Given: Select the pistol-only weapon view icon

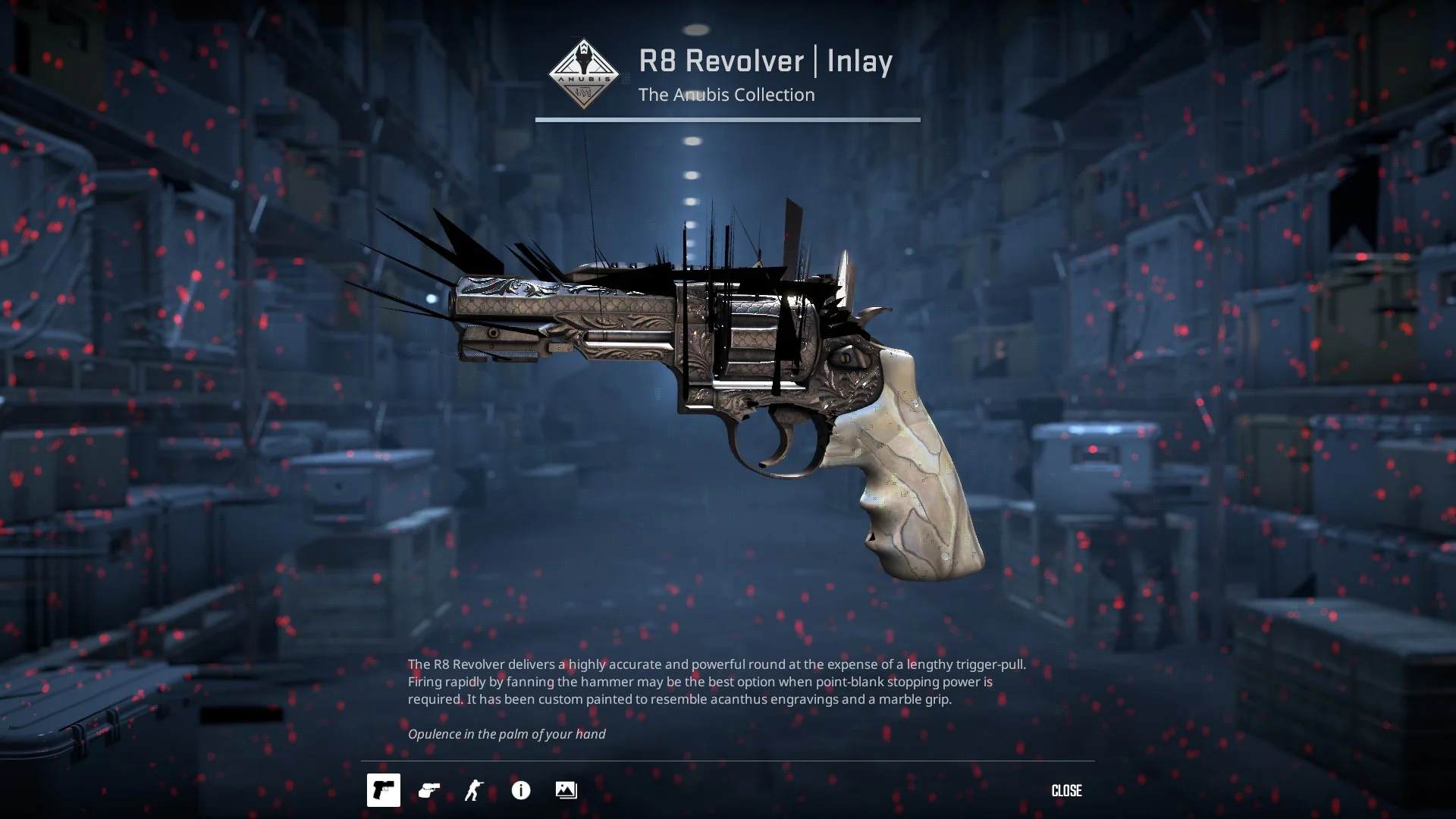Looking at the screenshot, I should point(384,790).
